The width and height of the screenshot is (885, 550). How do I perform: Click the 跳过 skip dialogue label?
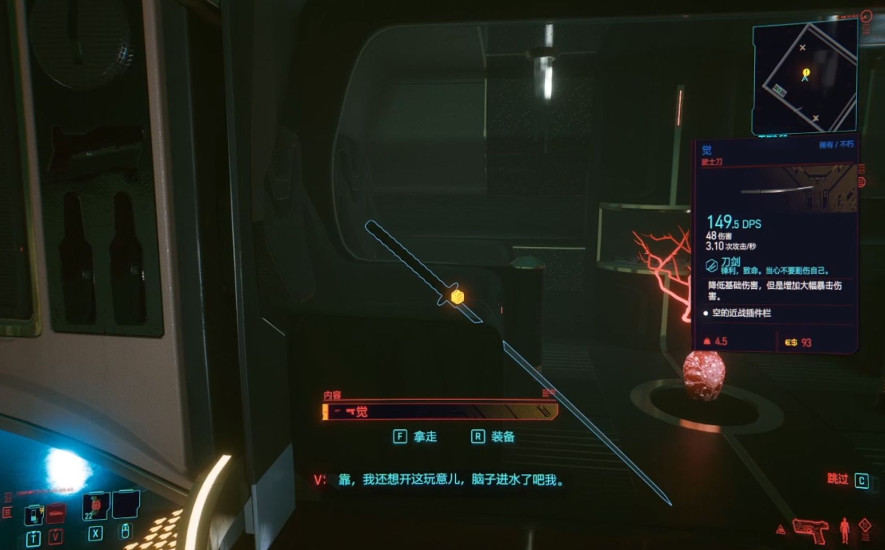pyautogui.click(x=837, y=480)
